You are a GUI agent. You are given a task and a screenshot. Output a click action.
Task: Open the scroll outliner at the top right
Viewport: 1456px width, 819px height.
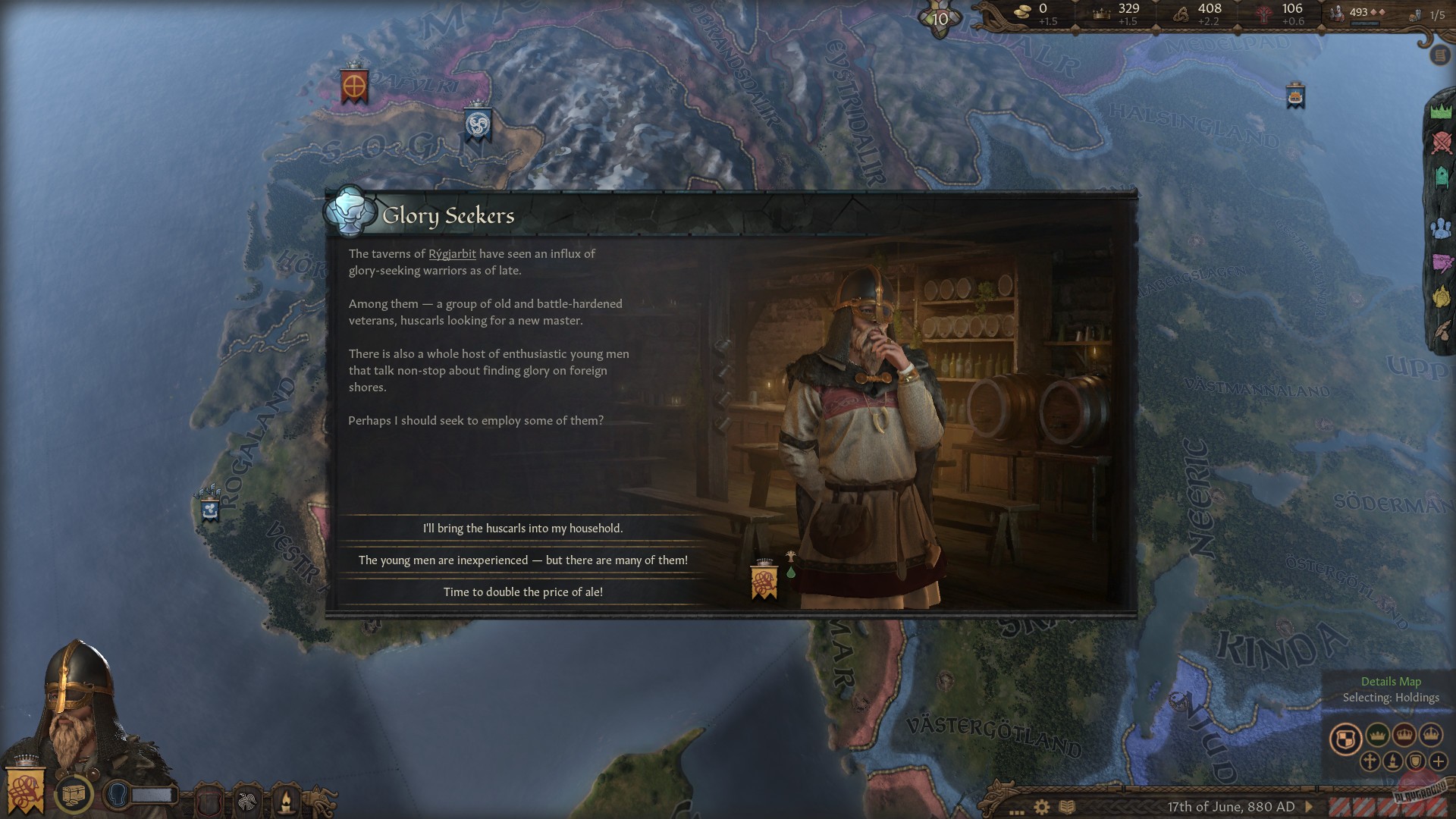[x=1439, y=55]
